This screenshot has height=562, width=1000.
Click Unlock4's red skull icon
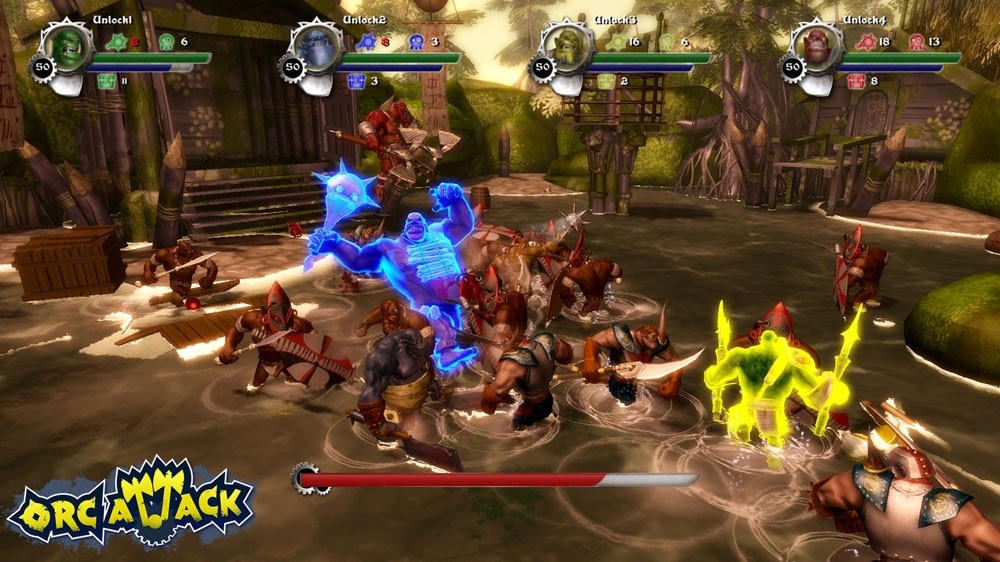click(916, 42)
